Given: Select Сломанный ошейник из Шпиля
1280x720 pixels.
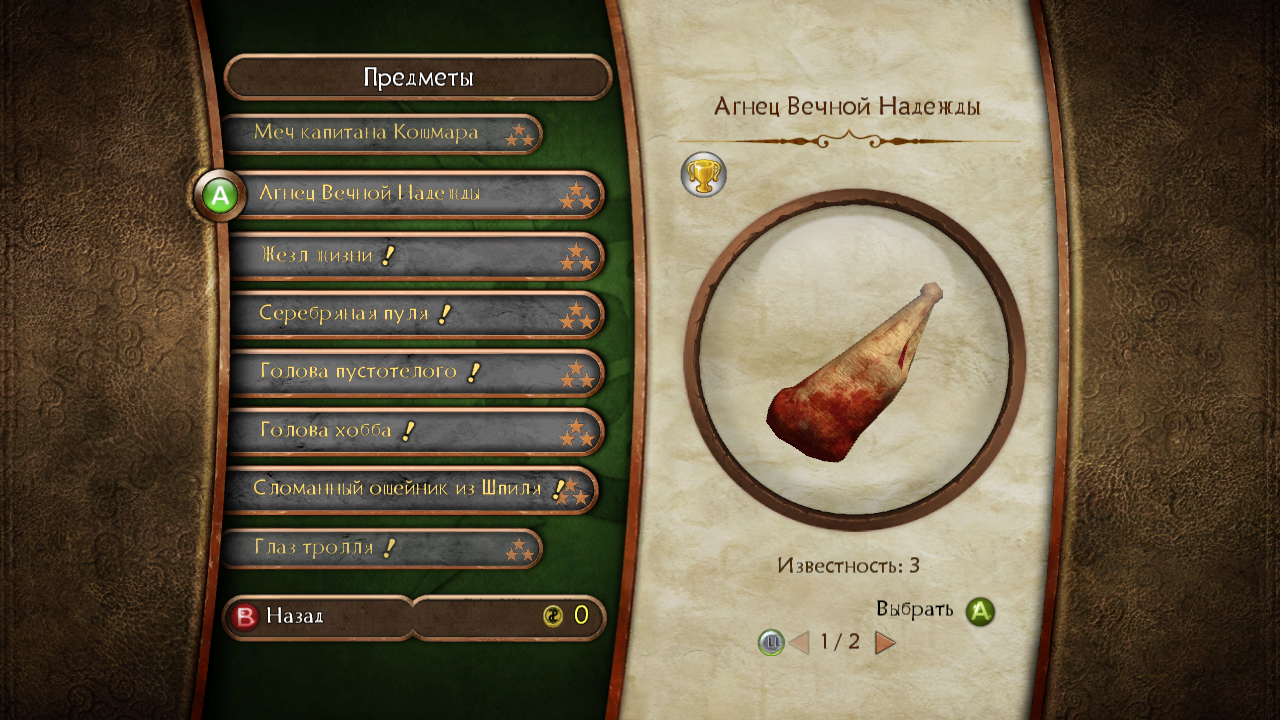Looking at the screenshot, I should [x=410, y=490].
